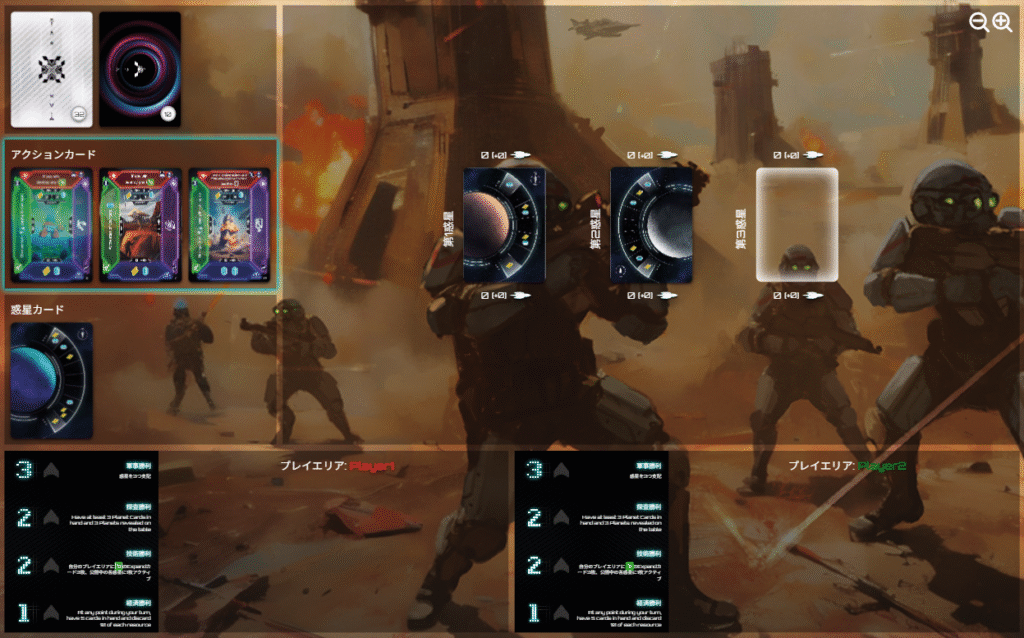Draw from the white action card deck
The height and width of the screenshot is (638, 1024).
click(51, 69)
